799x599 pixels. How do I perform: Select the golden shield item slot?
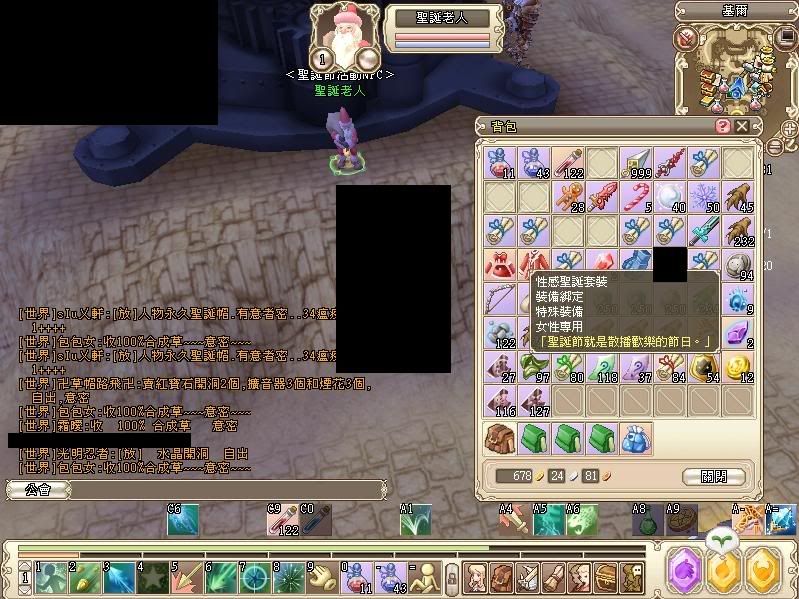click(x=702, y=366)
